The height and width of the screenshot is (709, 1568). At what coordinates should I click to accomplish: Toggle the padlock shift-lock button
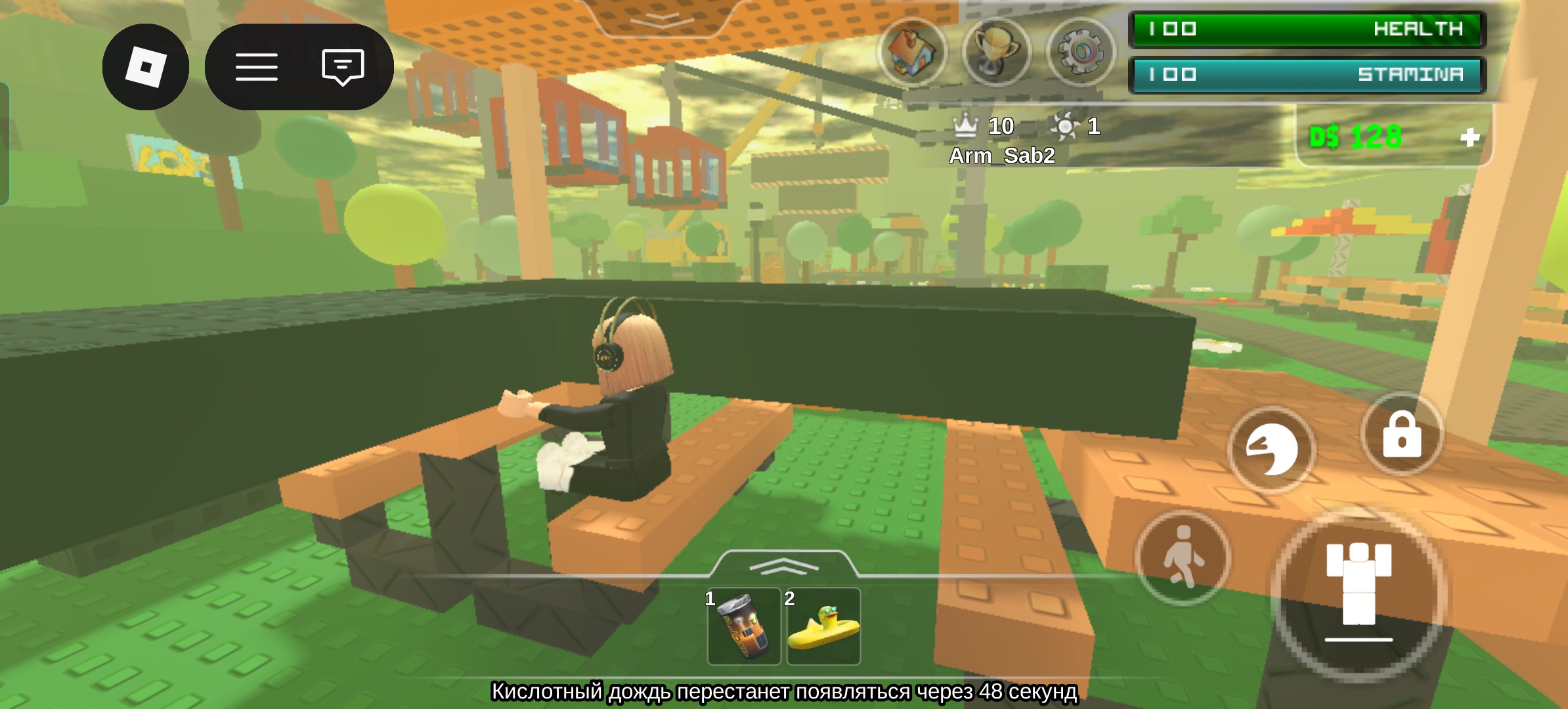coord(1402,435)
